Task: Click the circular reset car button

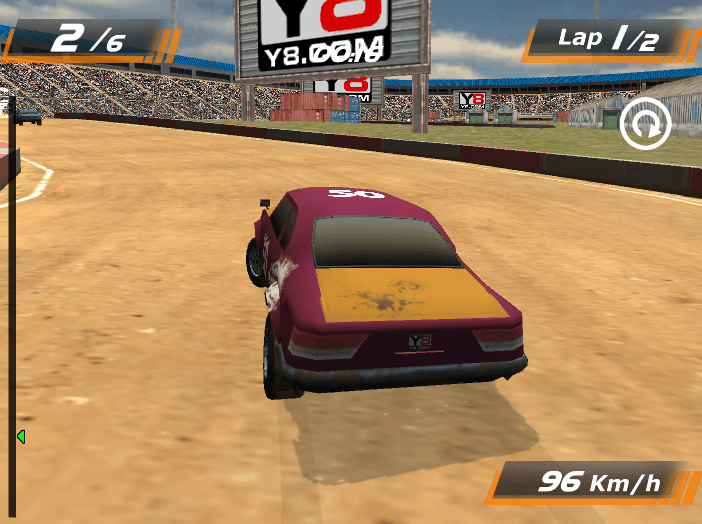Action: tap(644, 127)
